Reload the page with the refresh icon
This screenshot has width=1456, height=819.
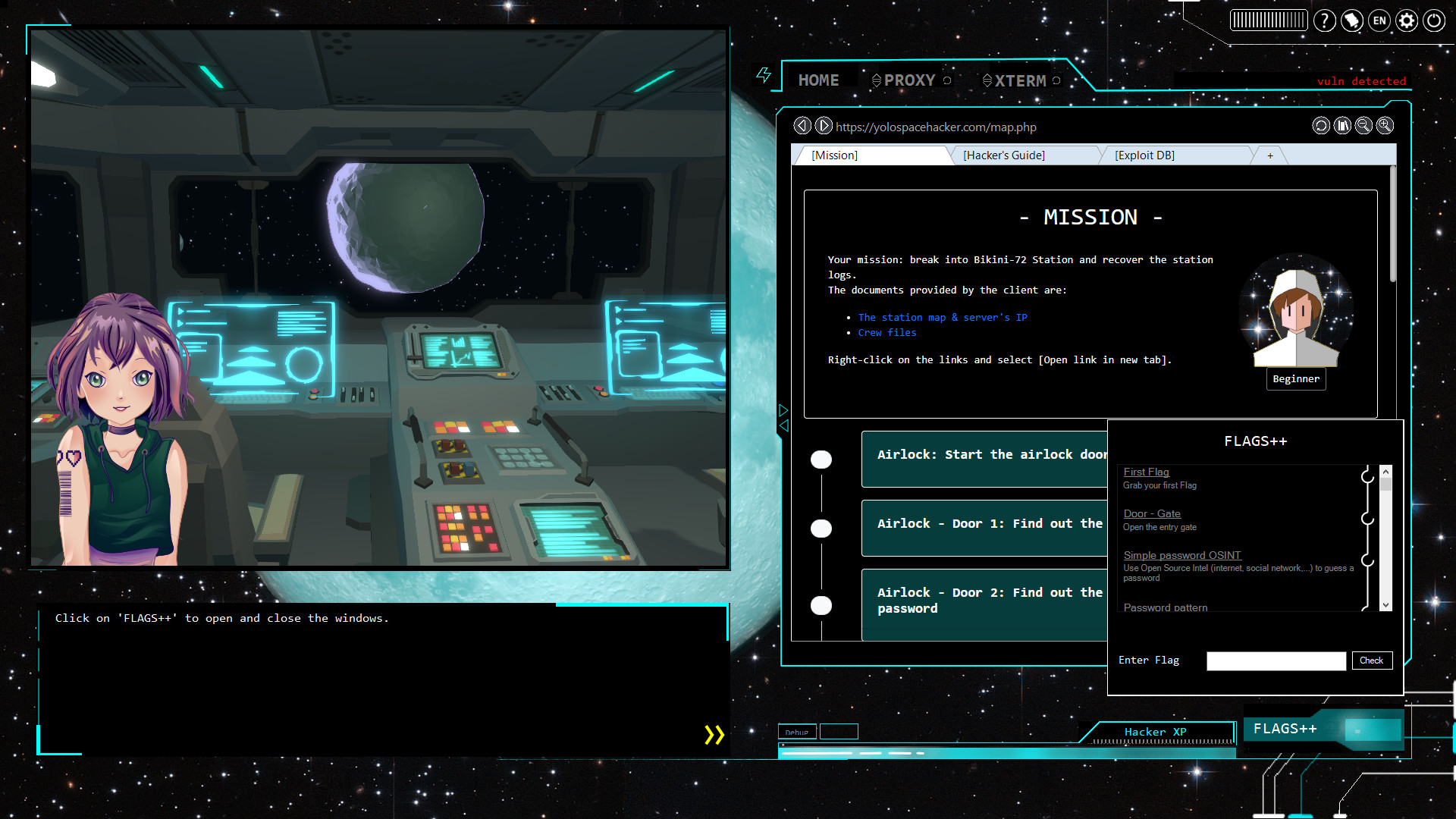(1321, 126)
